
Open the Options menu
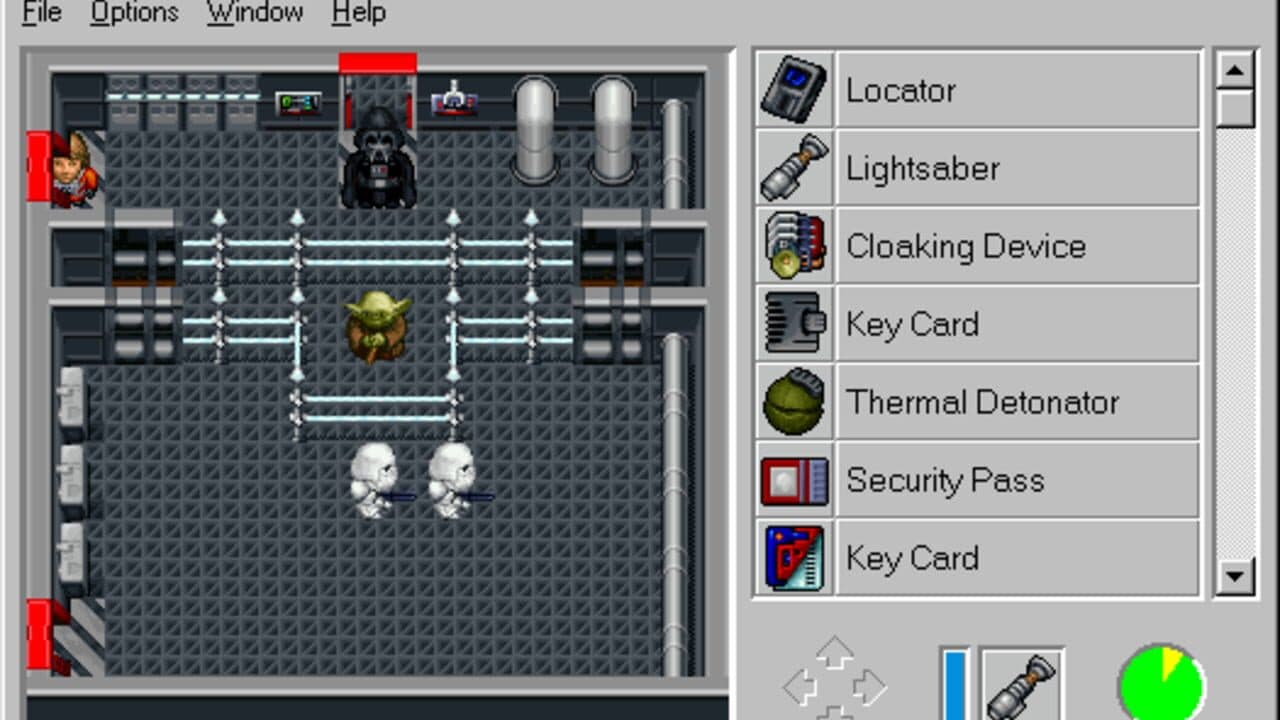tap(133, 12)
